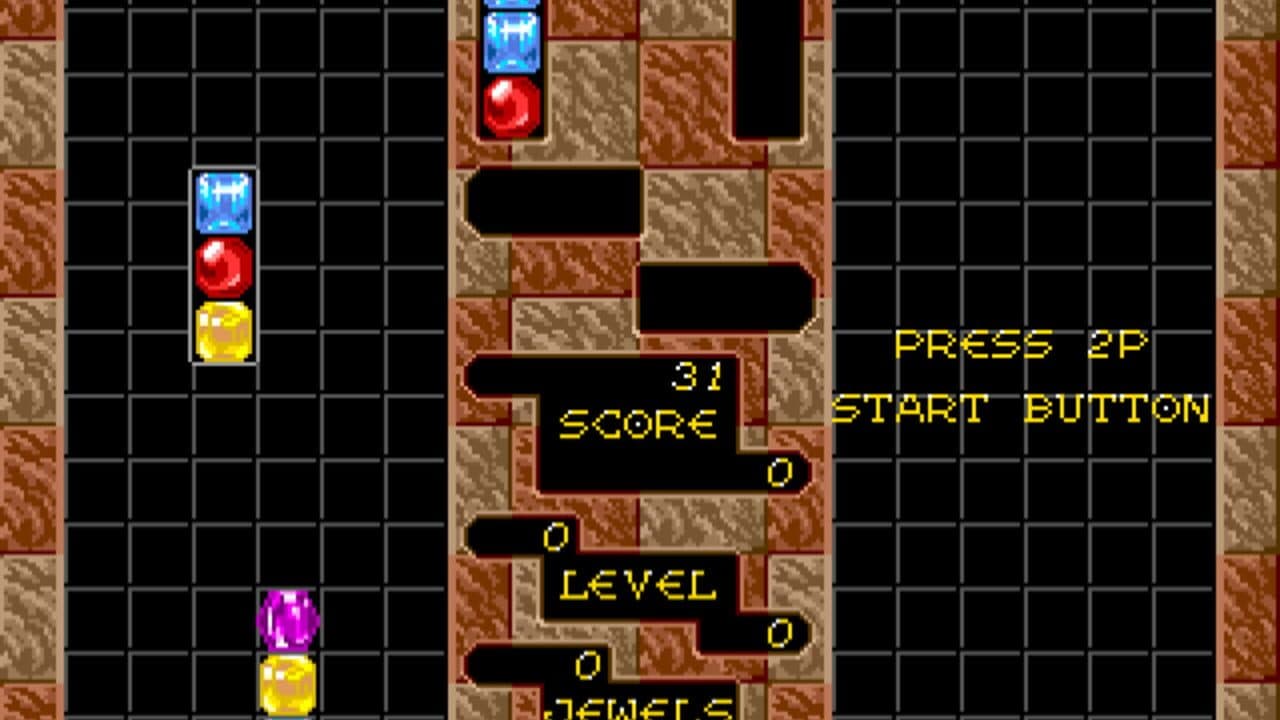The height and width of the screenshot is (720, 1280).
Task: Select the blue gem at the top center
Action: tap(512, 40)
